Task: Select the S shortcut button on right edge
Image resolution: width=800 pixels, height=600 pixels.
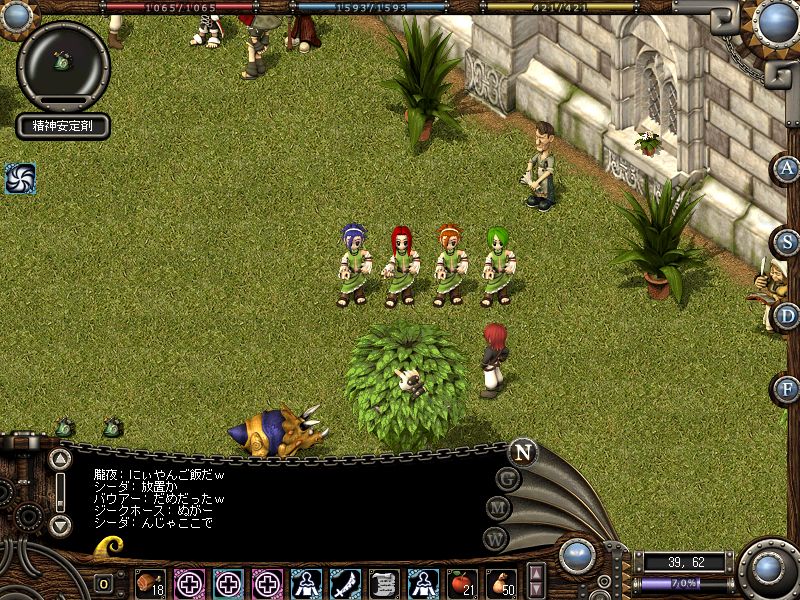Action: click(786, 242)
